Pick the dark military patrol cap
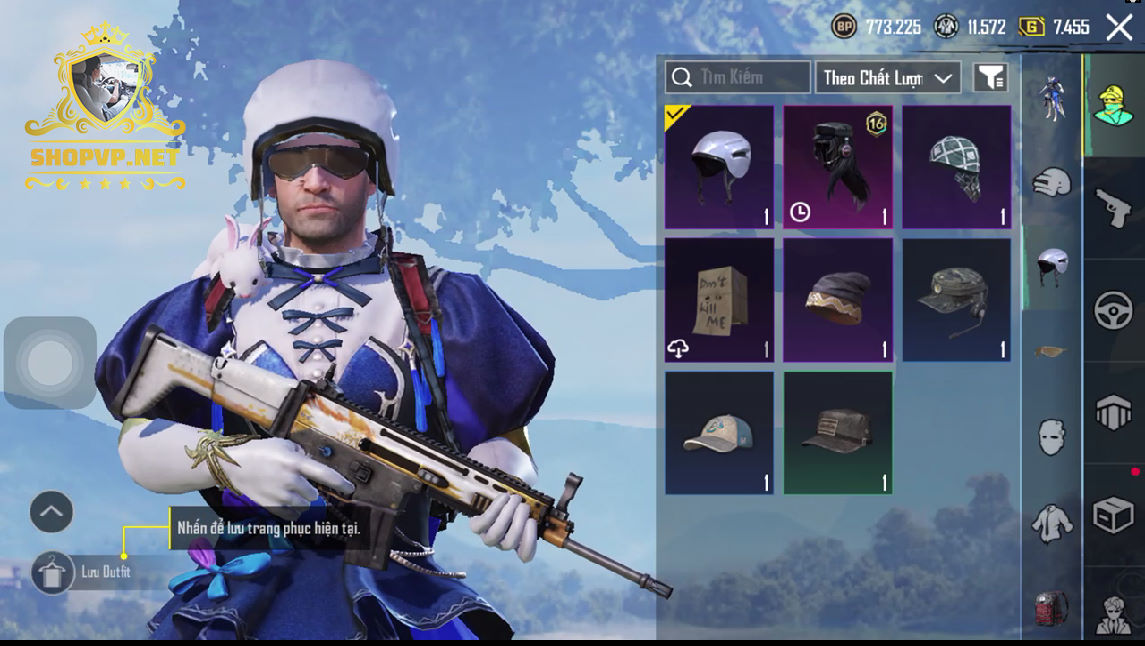The width and height of the screenshot is (1145, 646). [838, 432]
